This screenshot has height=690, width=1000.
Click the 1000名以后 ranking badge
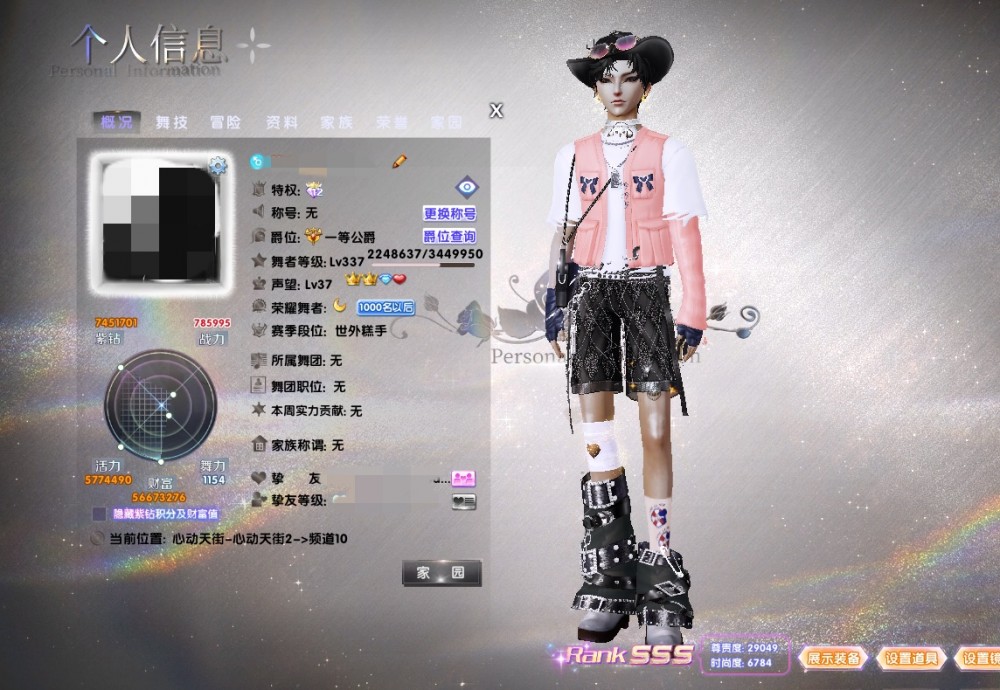(x=385, y=307)
